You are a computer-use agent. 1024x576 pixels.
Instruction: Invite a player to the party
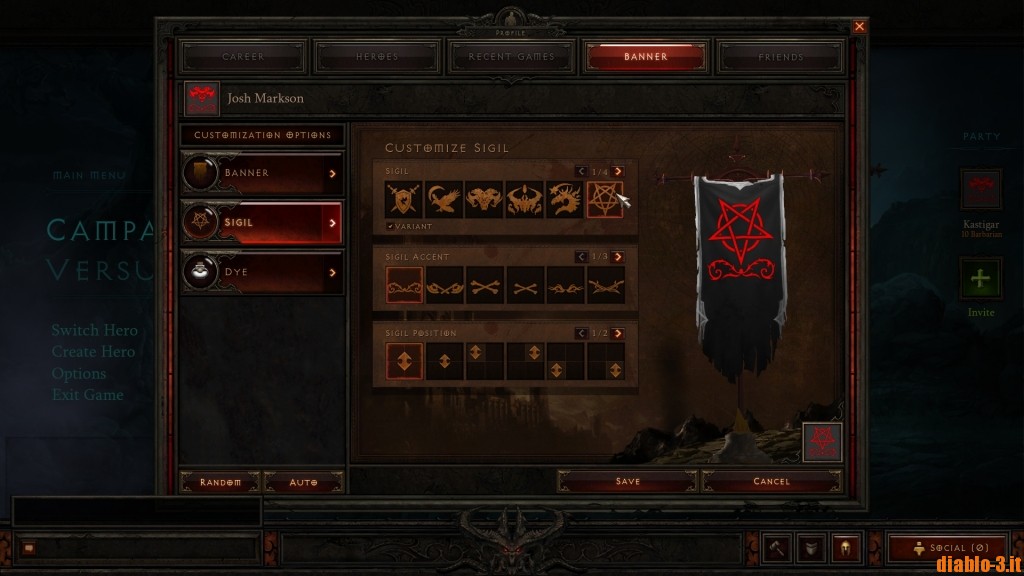point(981,280)
